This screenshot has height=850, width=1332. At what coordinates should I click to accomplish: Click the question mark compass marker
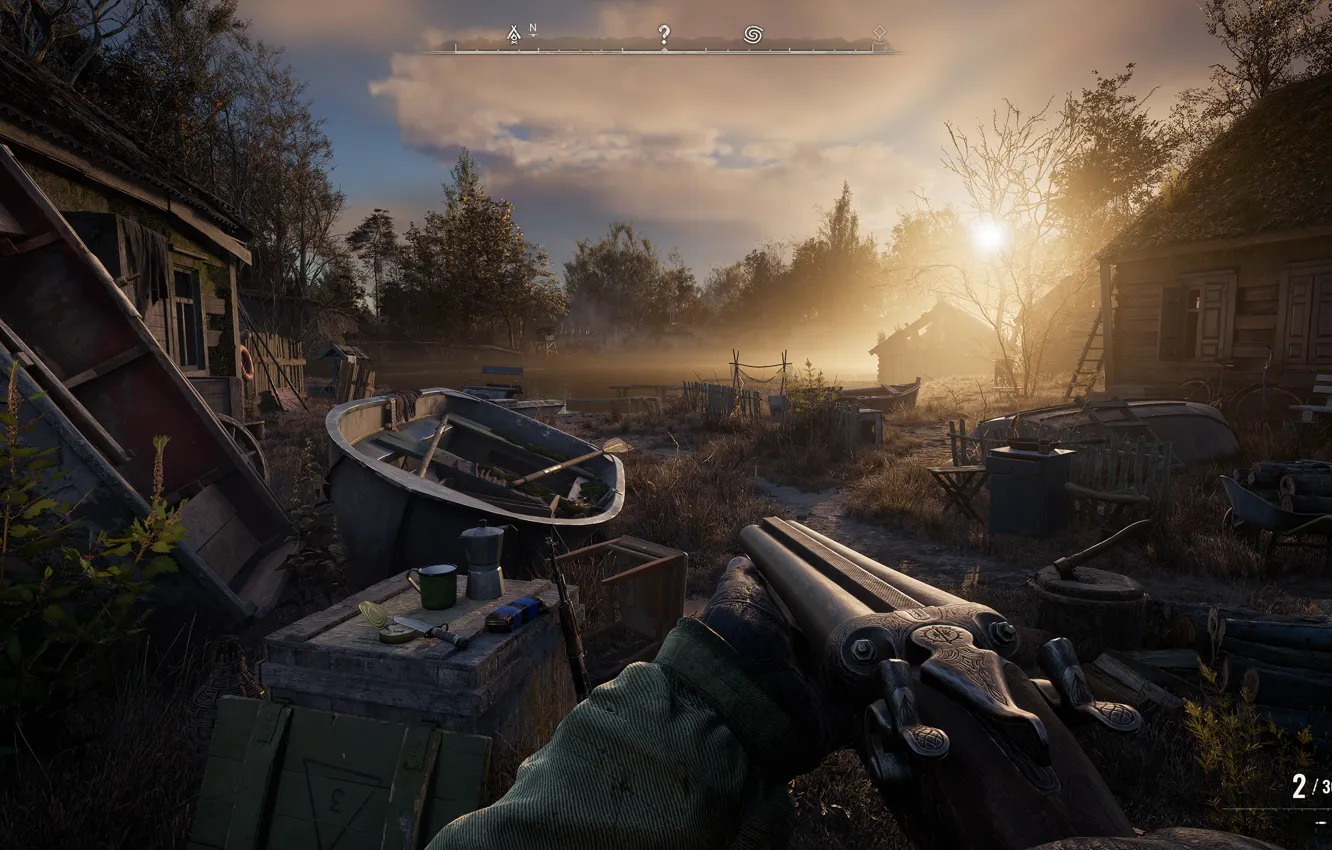point(663,35)
